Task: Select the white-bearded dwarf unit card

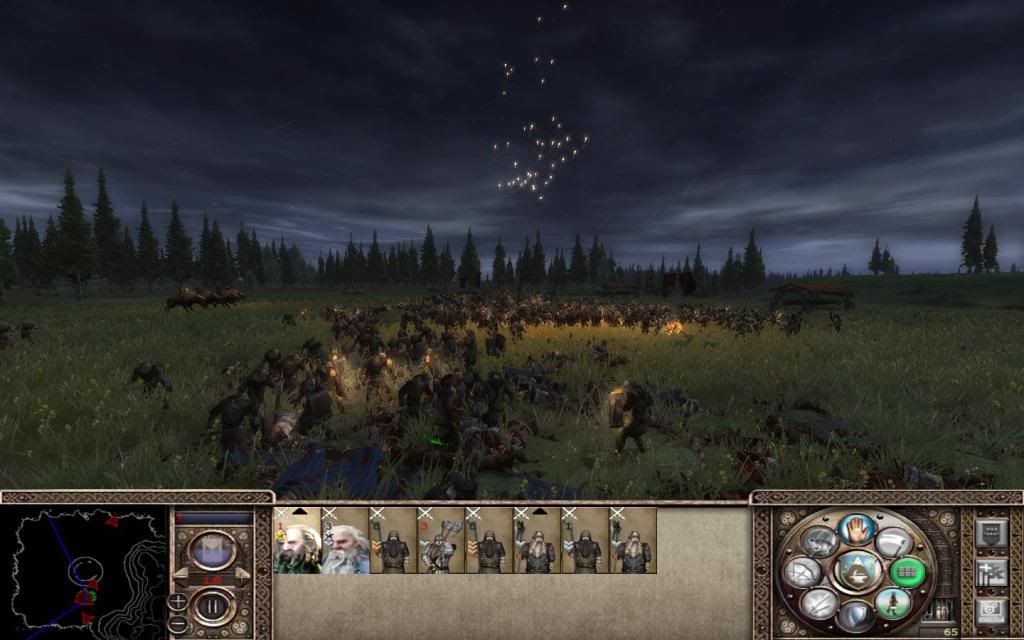Action: [345, 541]
